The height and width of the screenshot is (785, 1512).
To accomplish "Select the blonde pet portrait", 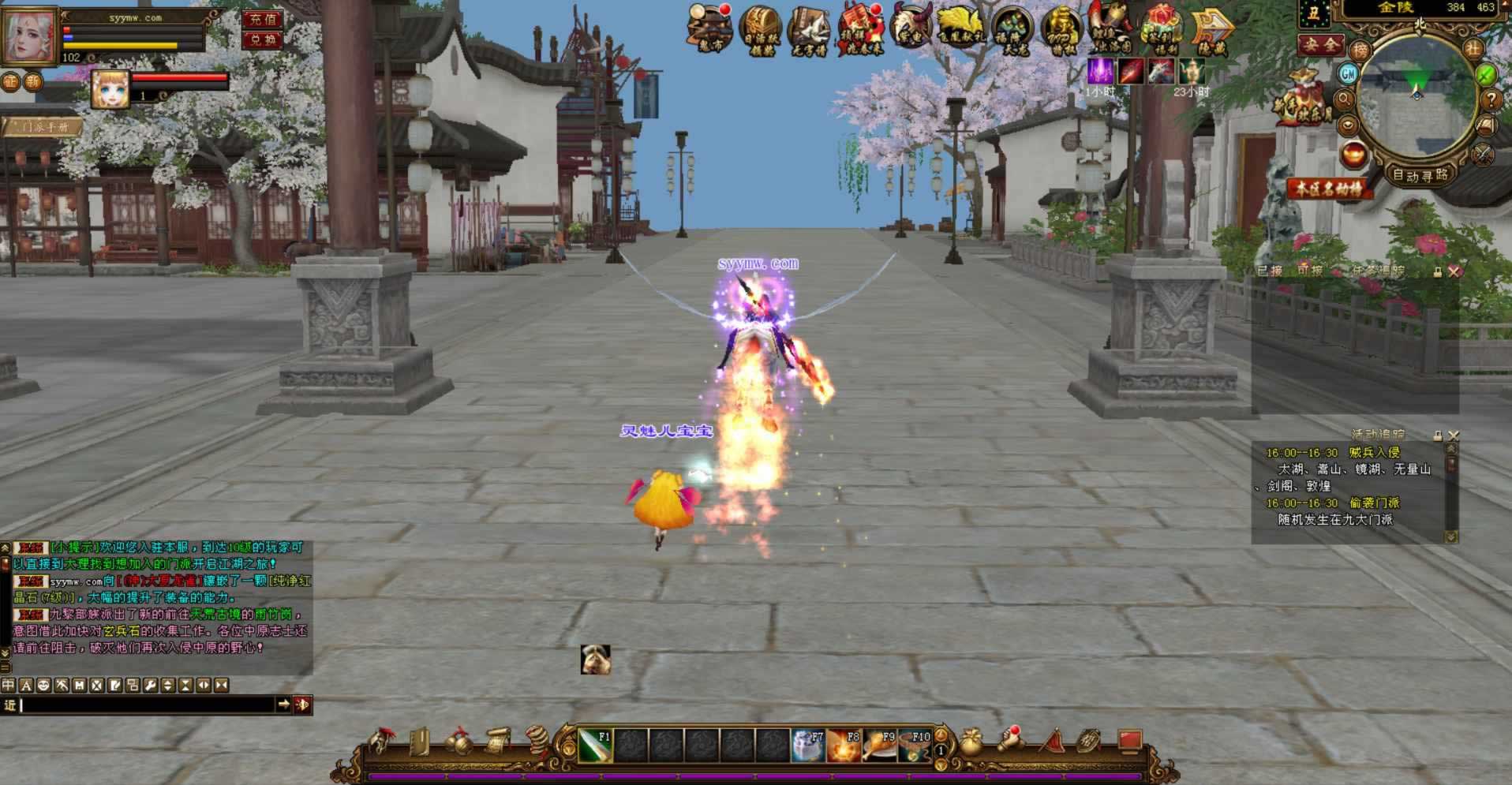I will coord(110,88).
